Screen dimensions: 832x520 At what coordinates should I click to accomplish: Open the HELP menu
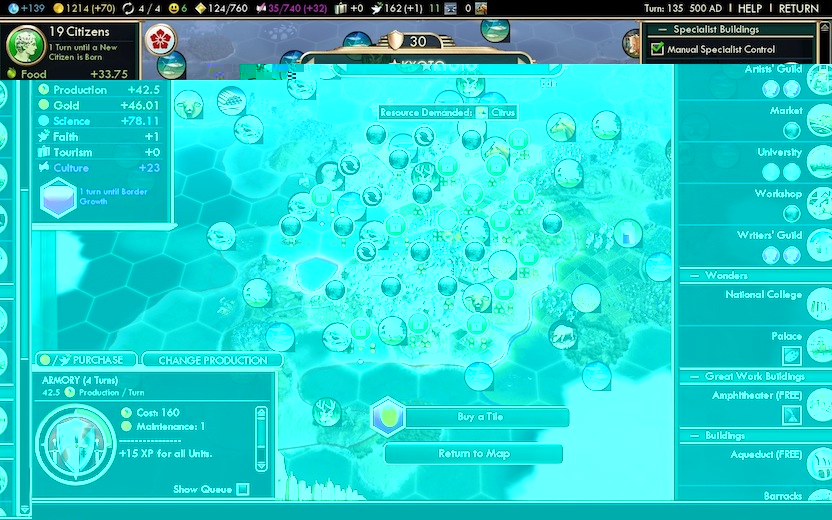pos(750,8)
